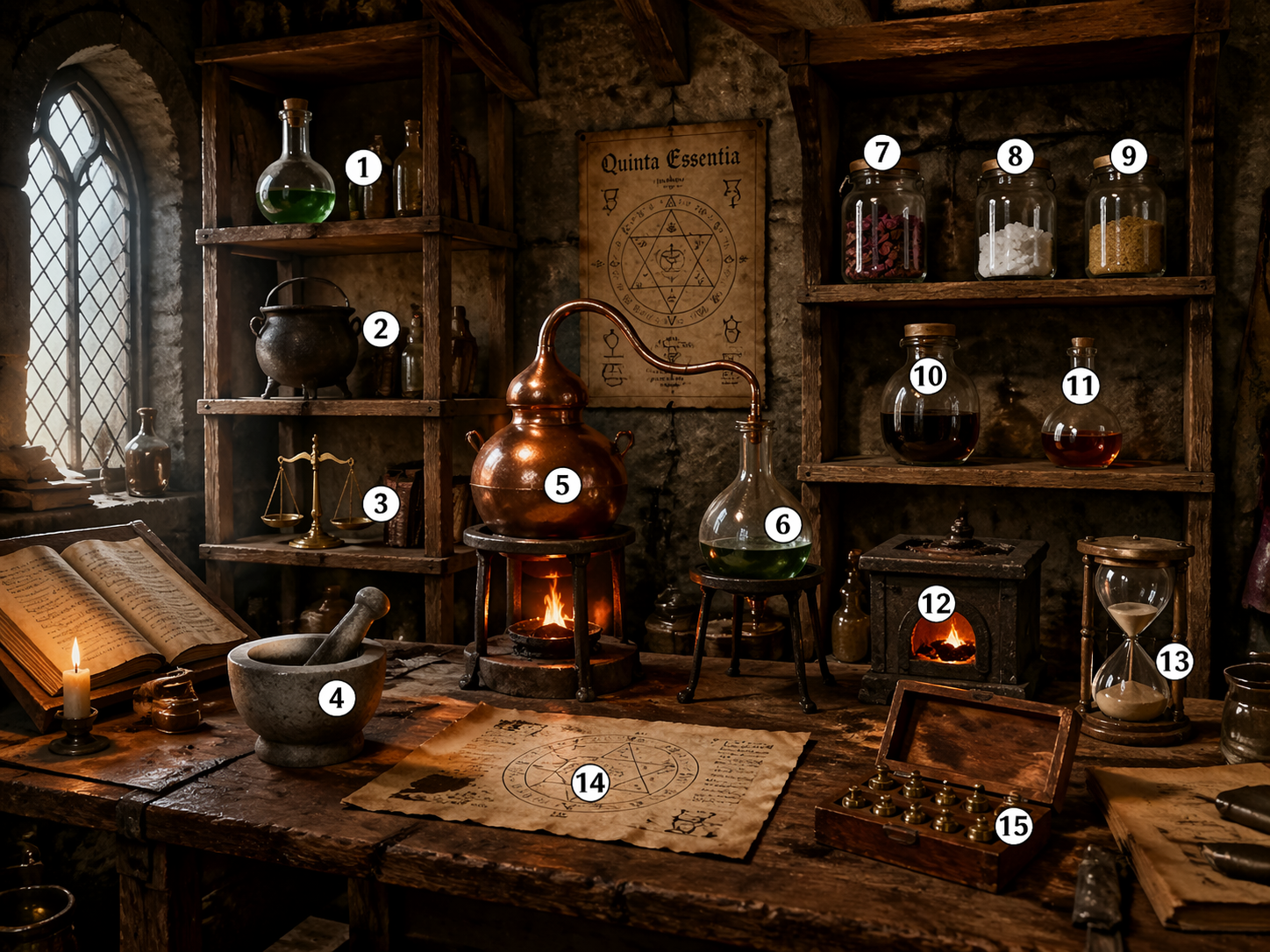Choose marker 11 on the red potion flask
This screenshot has height=952, width=1270.
[1081, 386]
